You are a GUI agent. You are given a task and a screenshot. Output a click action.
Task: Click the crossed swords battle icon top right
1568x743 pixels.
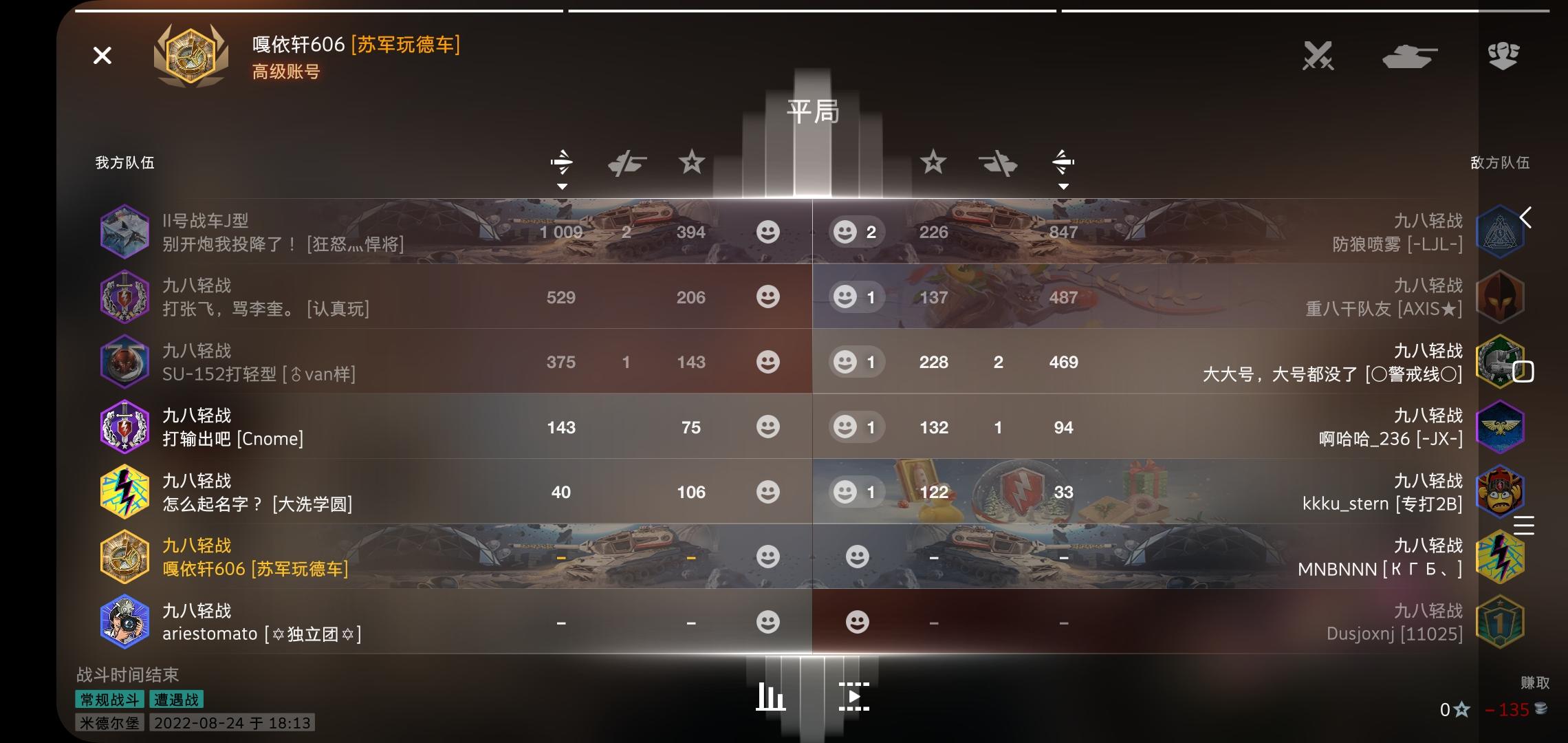click(x=1318, y=56)
